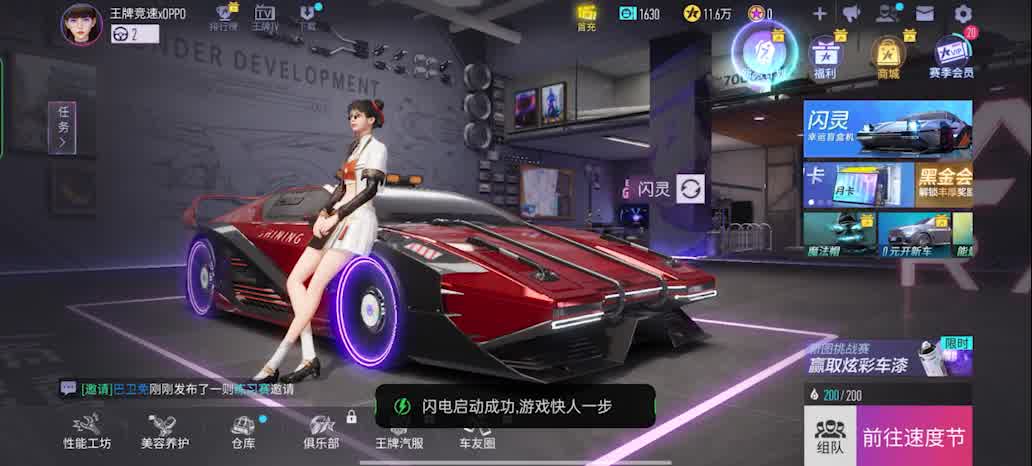Open the megaphone announcements
Screen dimensions: 1032x466
tap(851, 14)
